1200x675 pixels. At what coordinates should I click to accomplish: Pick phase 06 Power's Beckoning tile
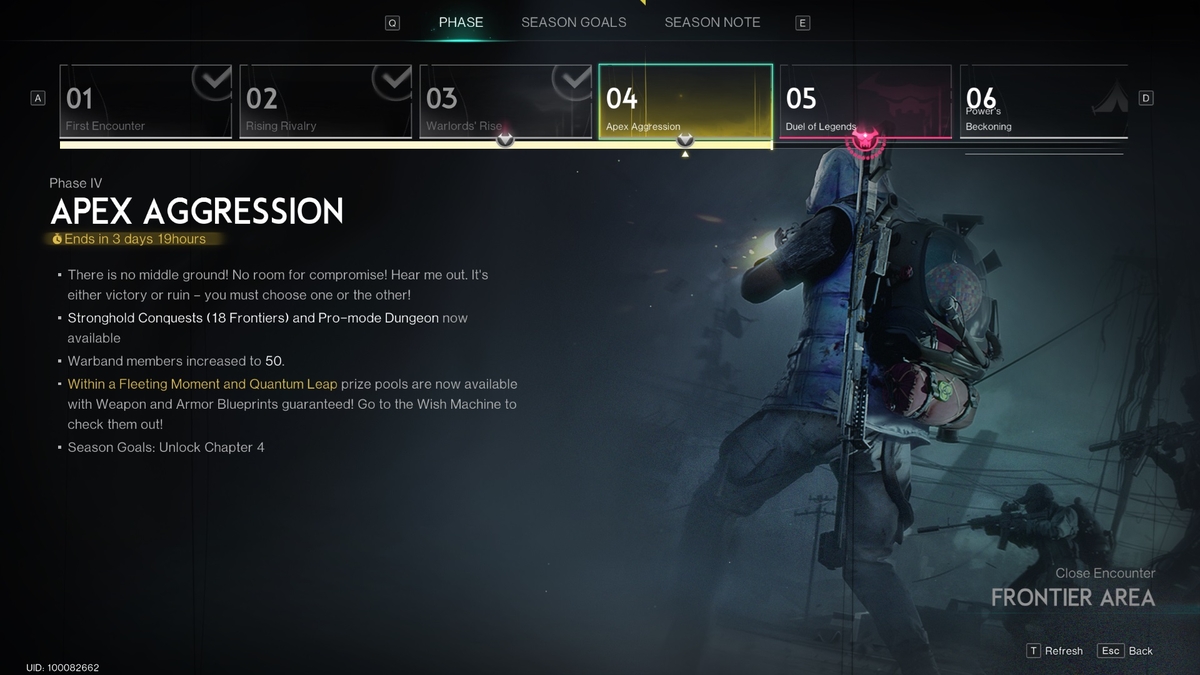pos(1043,101)
